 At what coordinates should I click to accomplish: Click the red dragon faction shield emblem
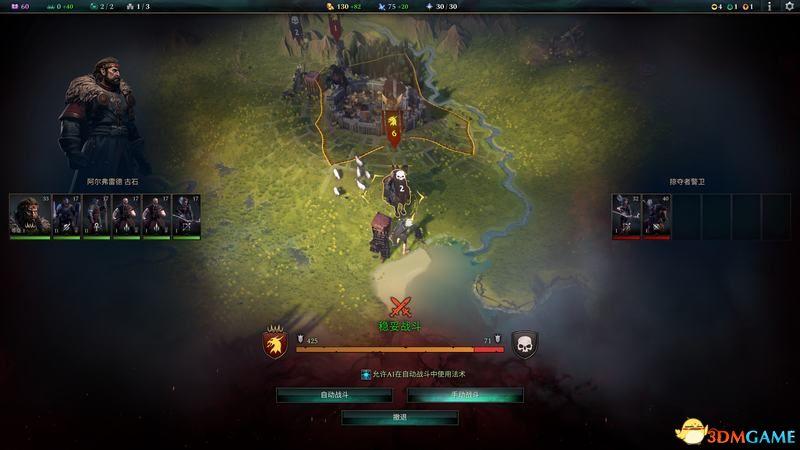(x=276, y=344)
